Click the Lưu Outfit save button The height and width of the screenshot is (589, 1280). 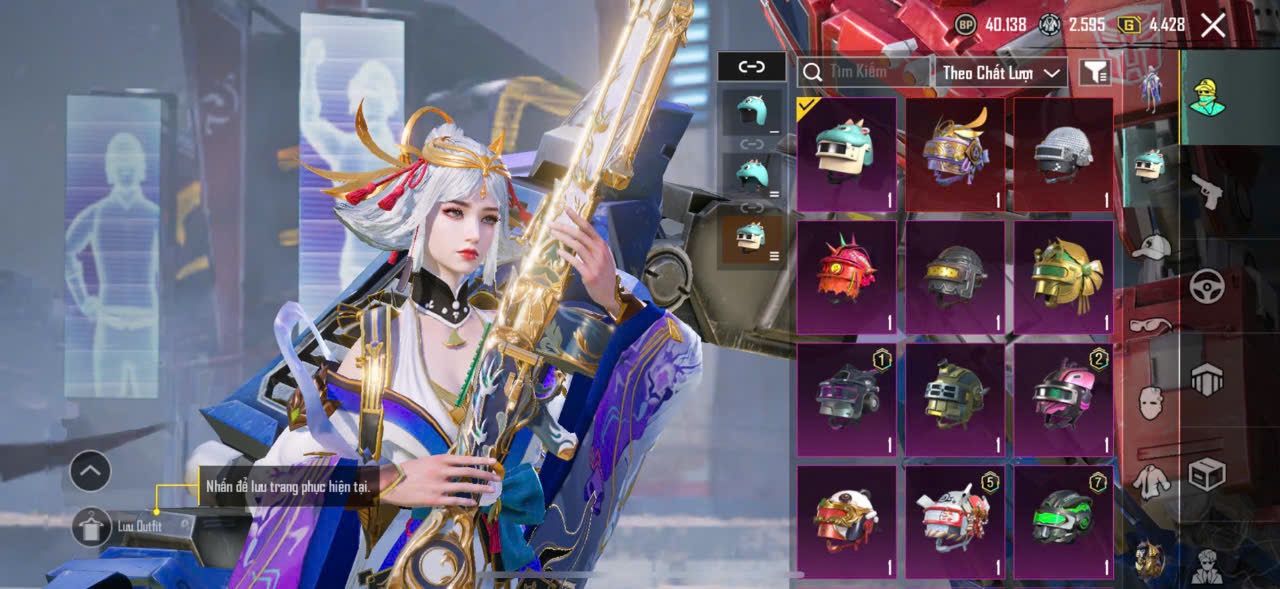tap(91, 526)
